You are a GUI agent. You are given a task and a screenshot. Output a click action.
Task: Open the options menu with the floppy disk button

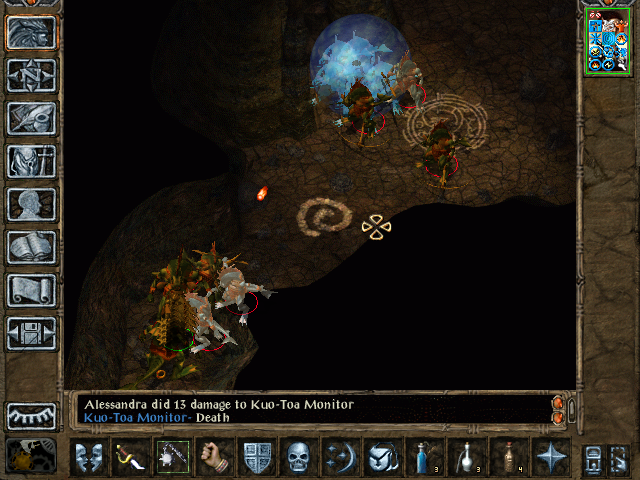click(x=31, y=333)
